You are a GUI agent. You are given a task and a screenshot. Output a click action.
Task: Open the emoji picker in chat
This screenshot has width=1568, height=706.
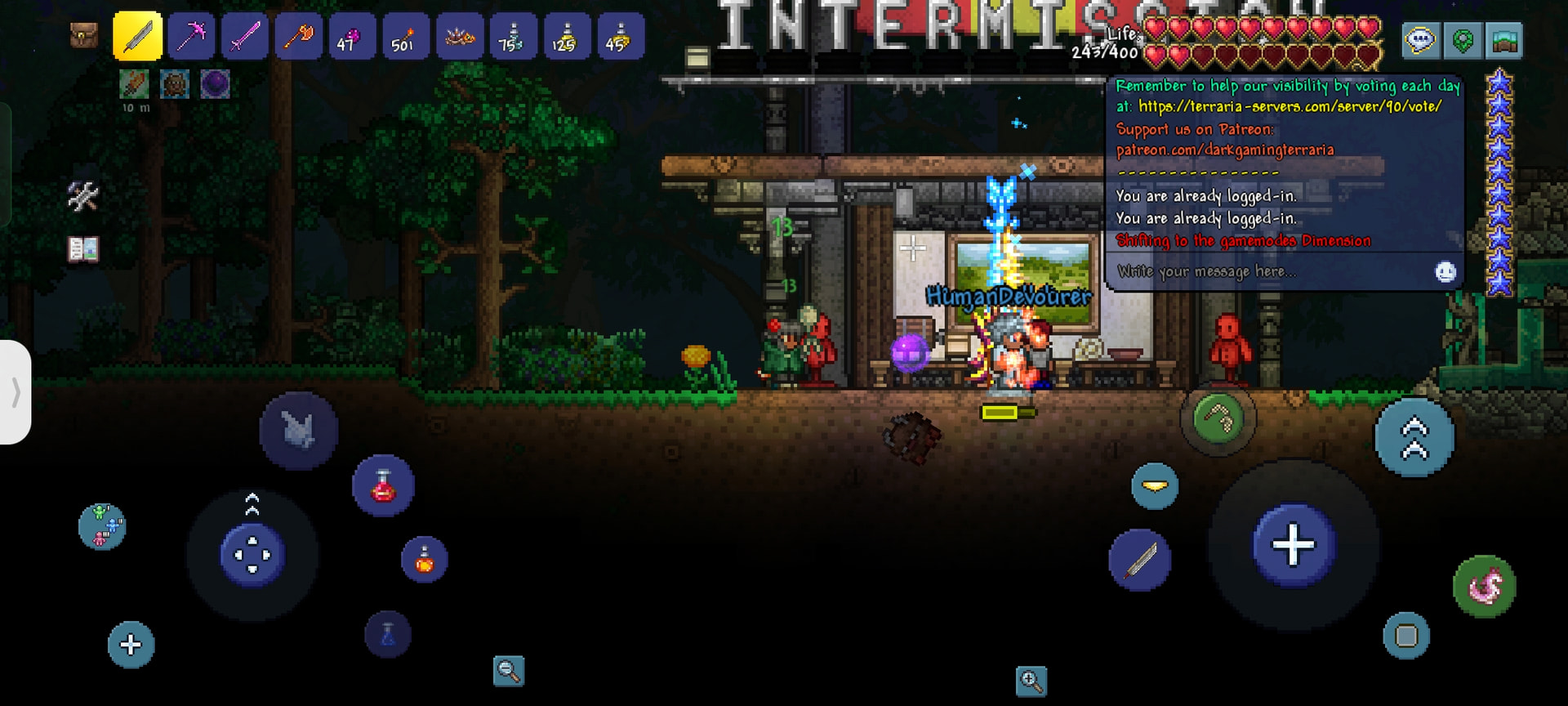(x=1445, y=271)
